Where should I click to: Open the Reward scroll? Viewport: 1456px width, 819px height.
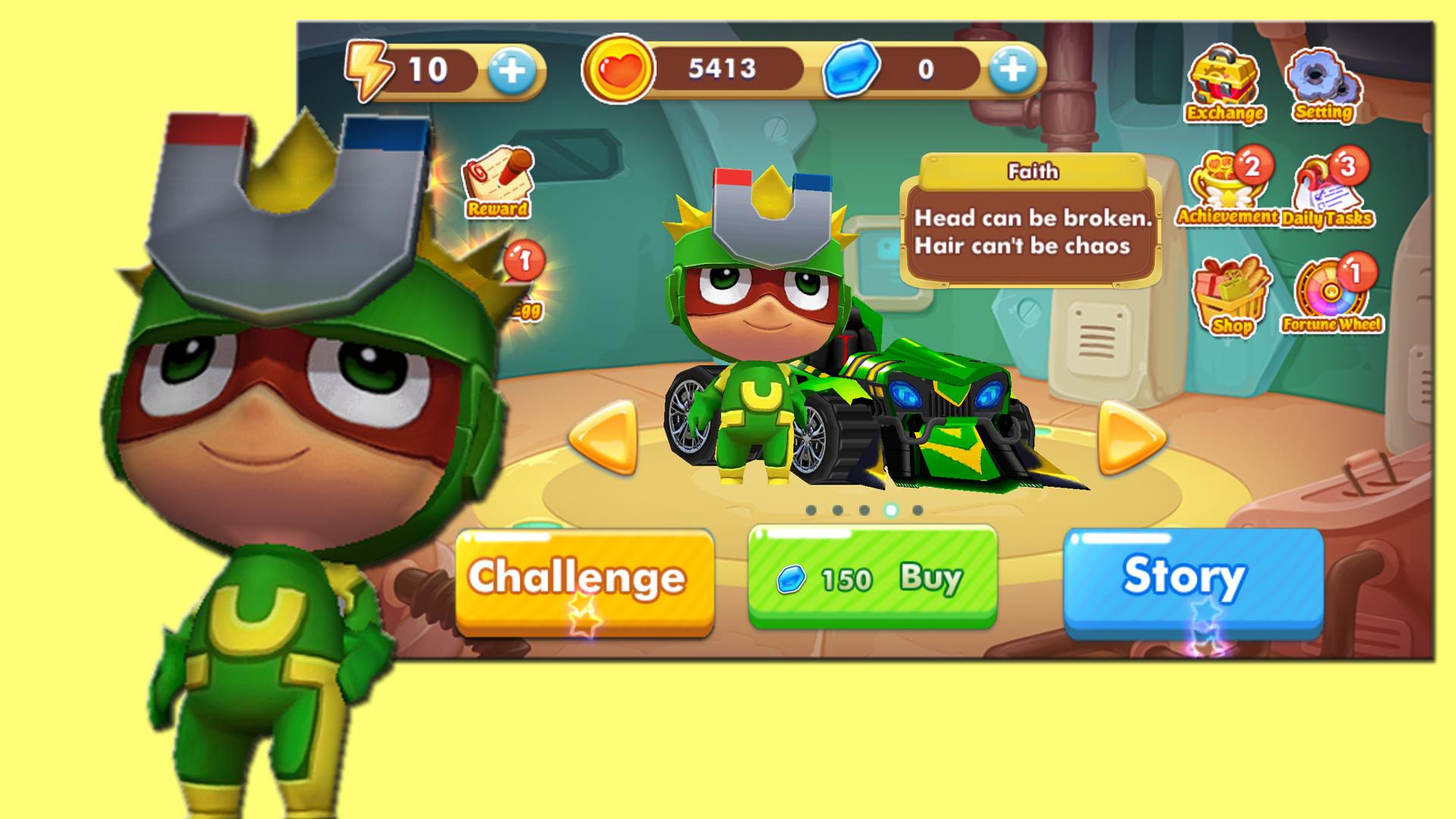pyautogui.click(x=497, y=182)
